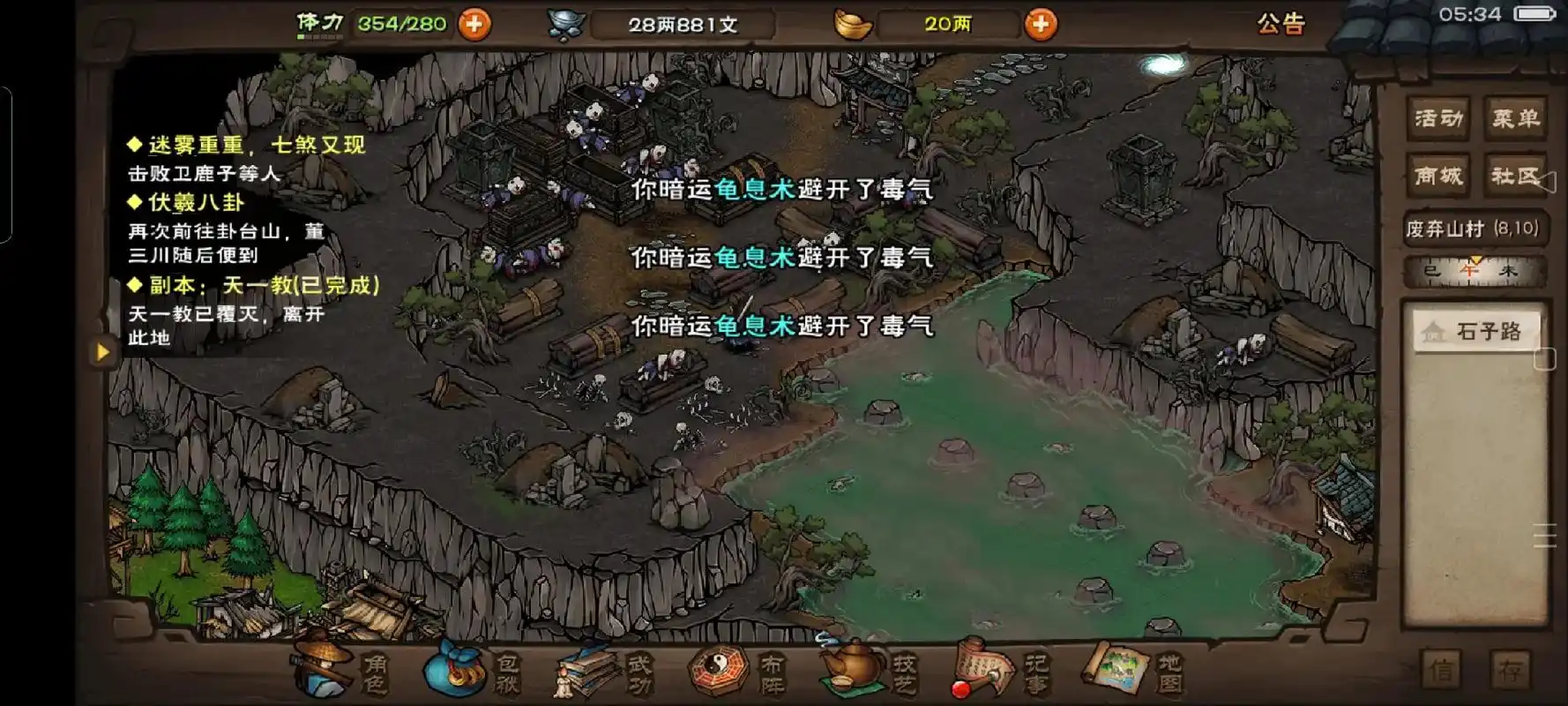Image resolution: width=1568 pixels, height=706 pixels.
Task: Click the silver coin currency icon
Action: point(564,24)
